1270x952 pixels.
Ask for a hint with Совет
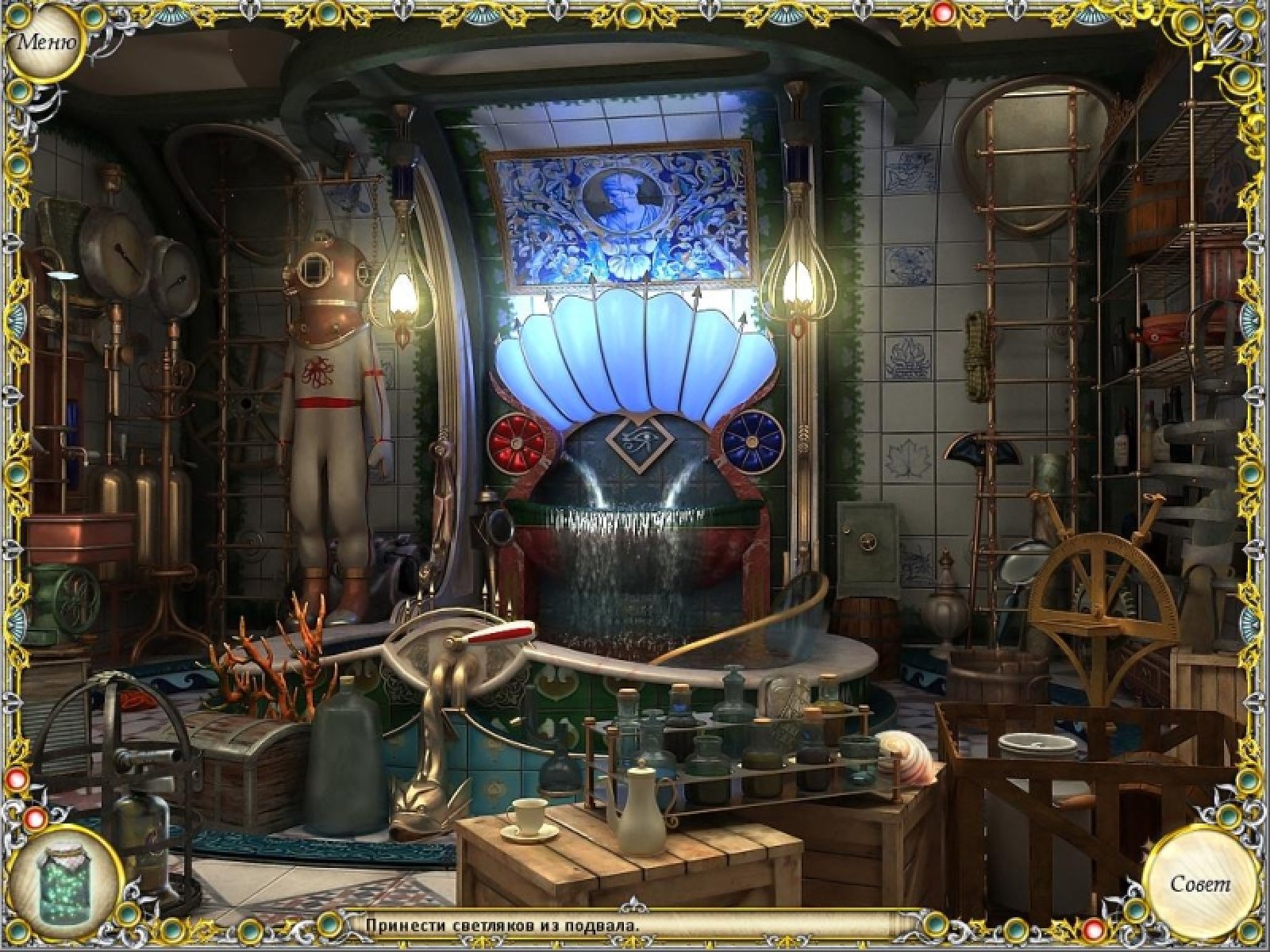pos(1199,883)
